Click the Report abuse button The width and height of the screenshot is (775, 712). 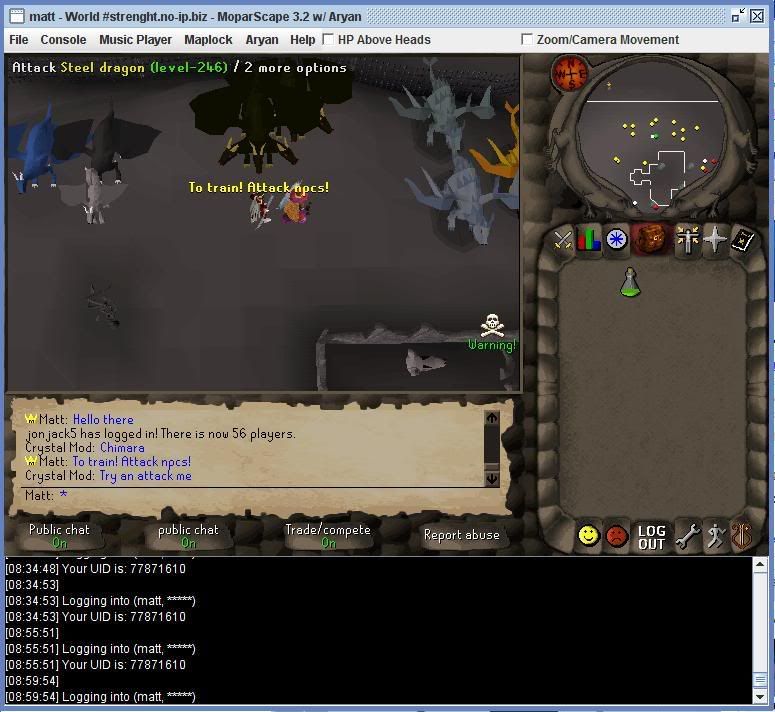coord(461,535)
